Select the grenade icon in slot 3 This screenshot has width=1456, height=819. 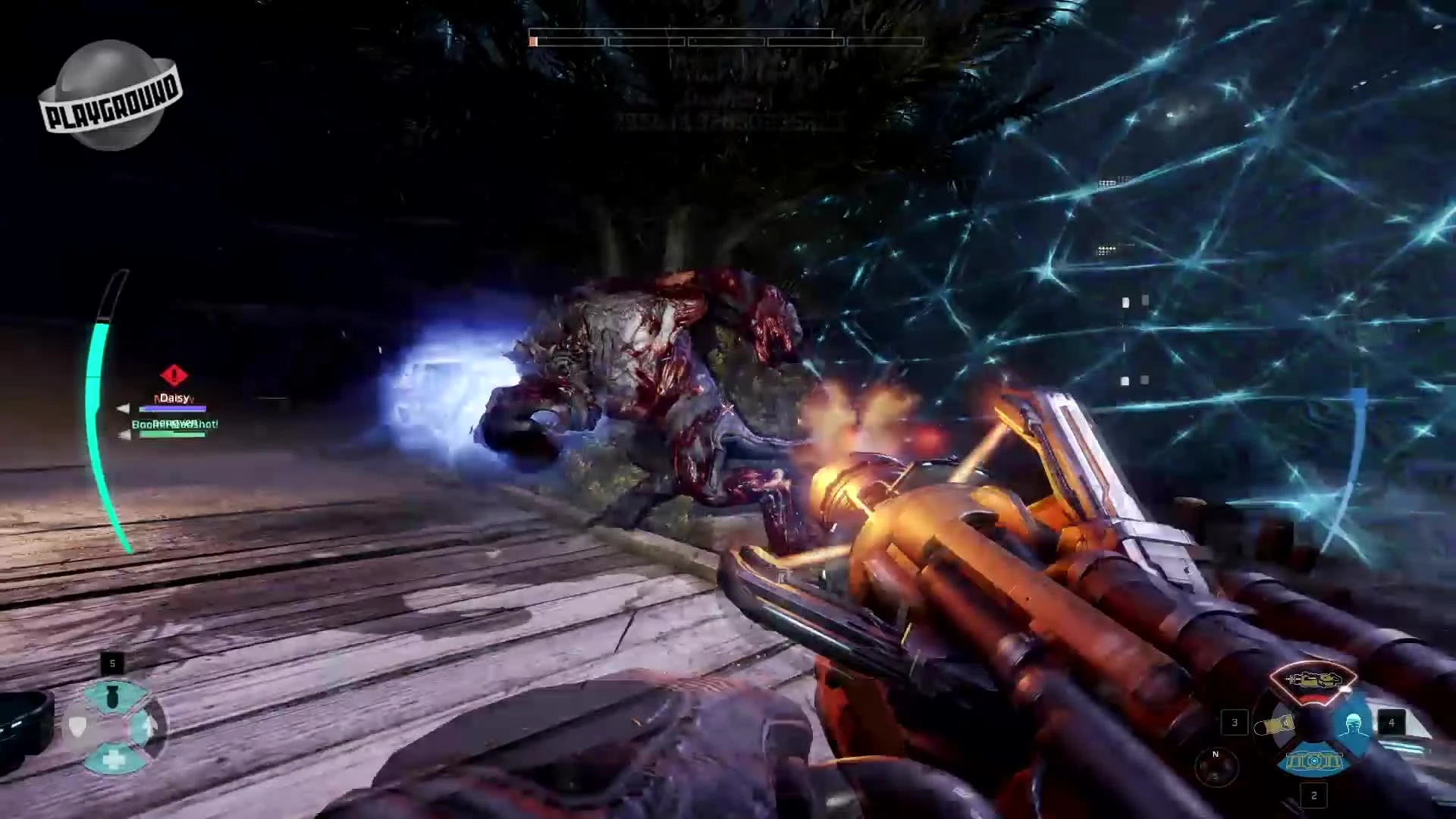tap(1274, 724)
